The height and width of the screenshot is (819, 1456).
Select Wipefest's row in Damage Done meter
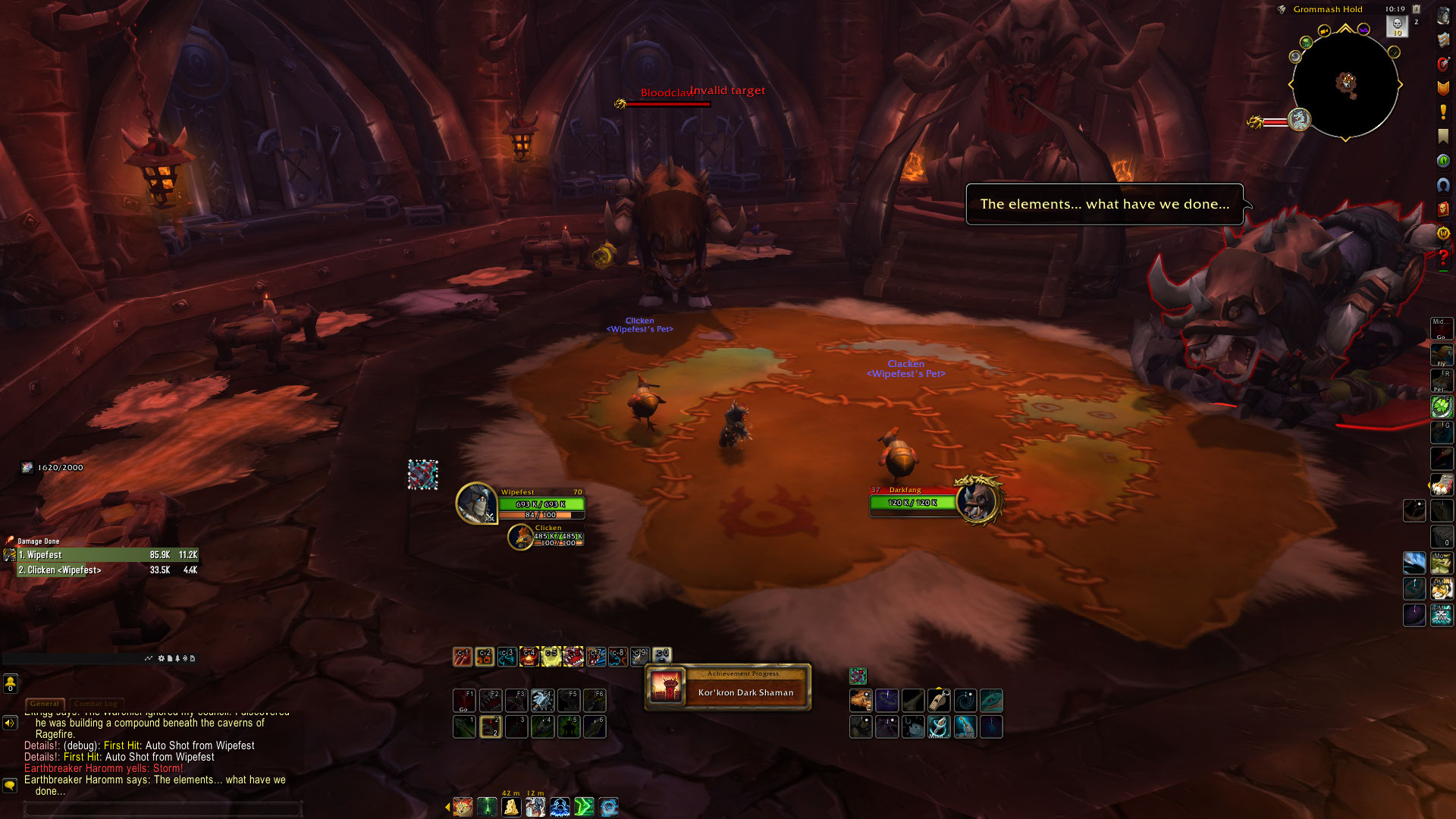(x=108, y=555)
